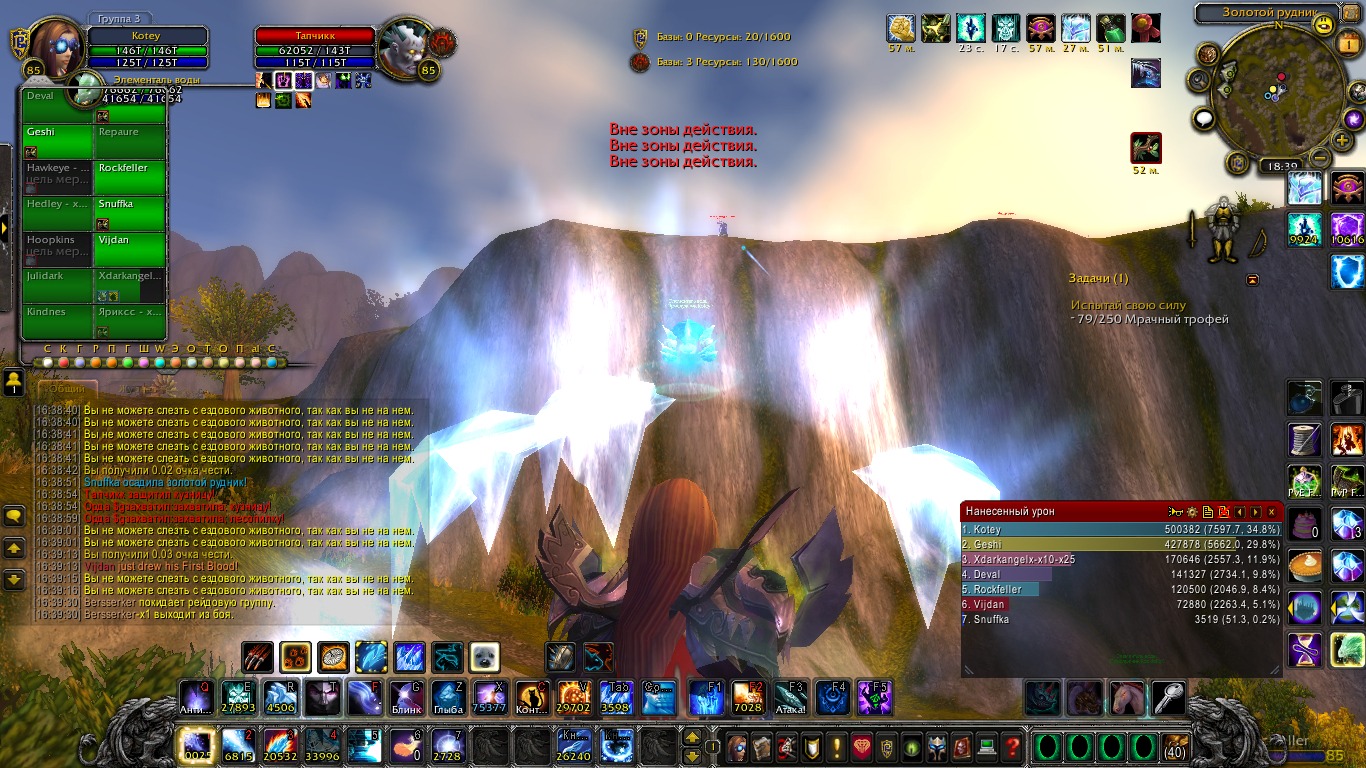Activate the Blink (Блинк) spell
The image size is (1366, 768).
click(407, 697)
